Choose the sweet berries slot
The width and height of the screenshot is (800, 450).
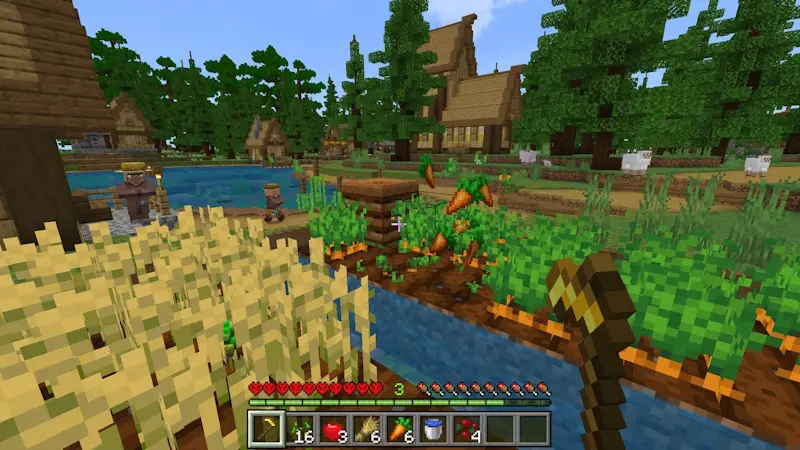point(466,429)
